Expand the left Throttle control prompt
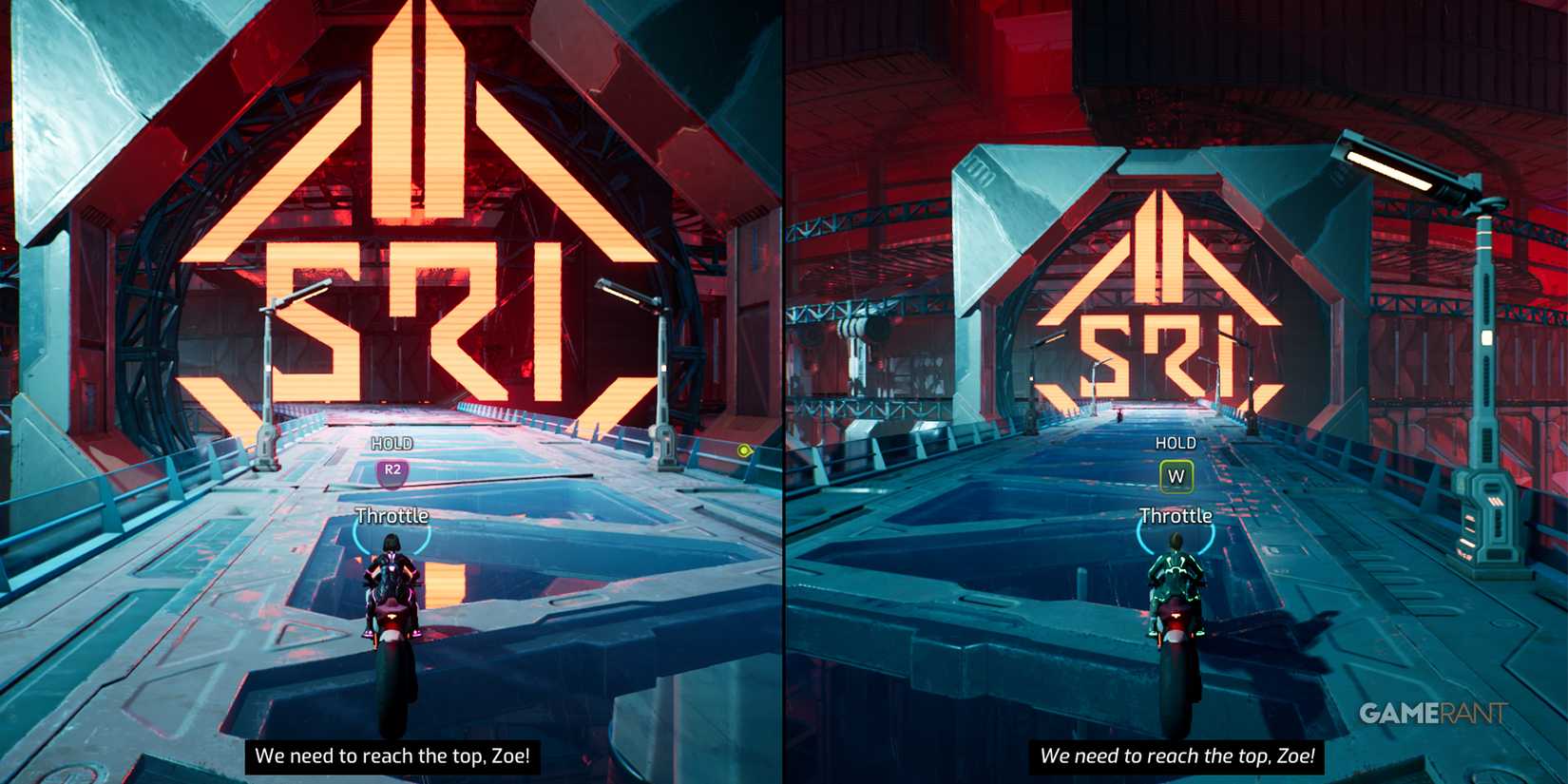1568x784 pixels. coord(392,516)
